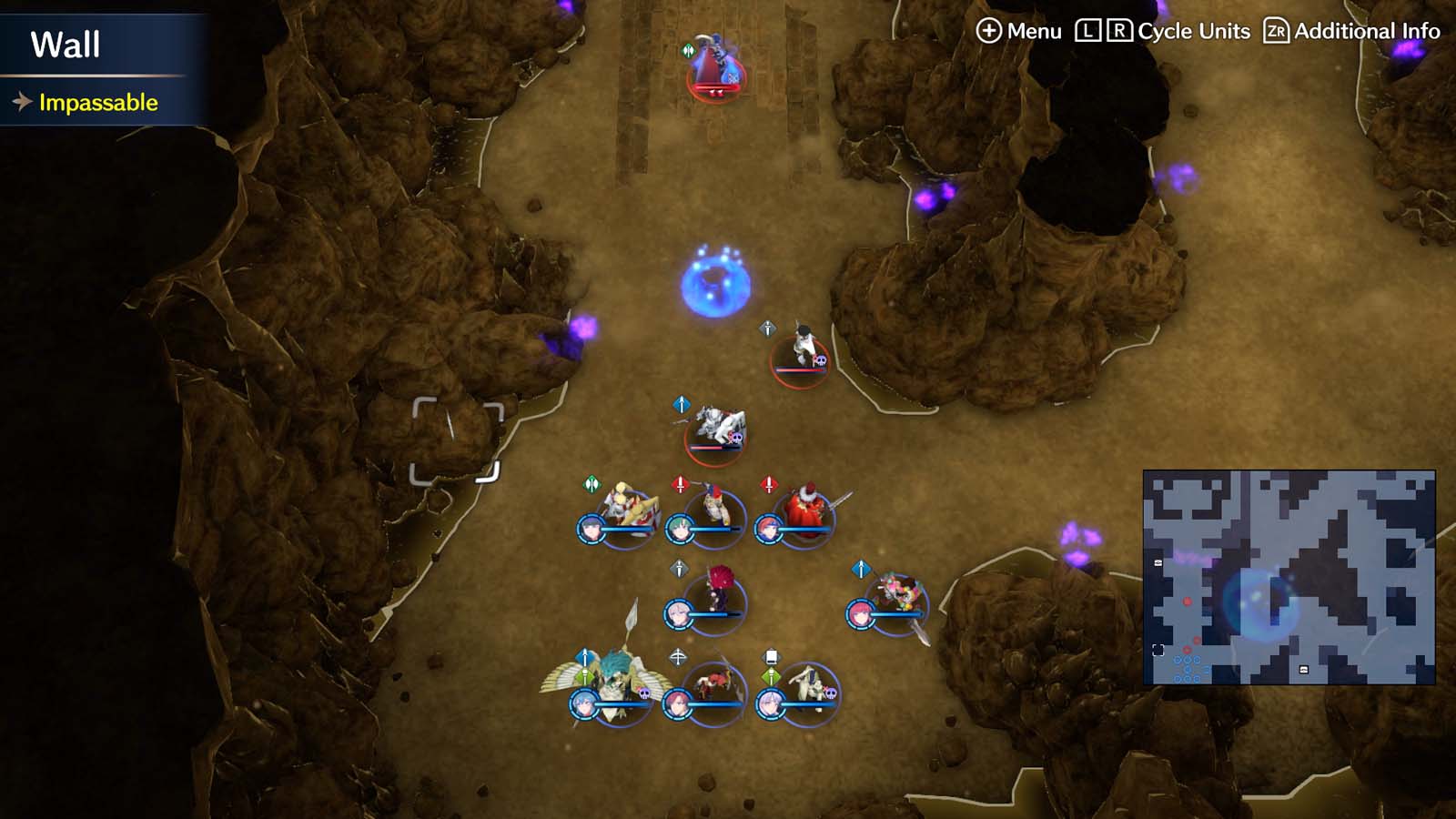Click the blue-haired character portrait on the wyvern rider
The image size is (1456, 819).
click(583, 704)
